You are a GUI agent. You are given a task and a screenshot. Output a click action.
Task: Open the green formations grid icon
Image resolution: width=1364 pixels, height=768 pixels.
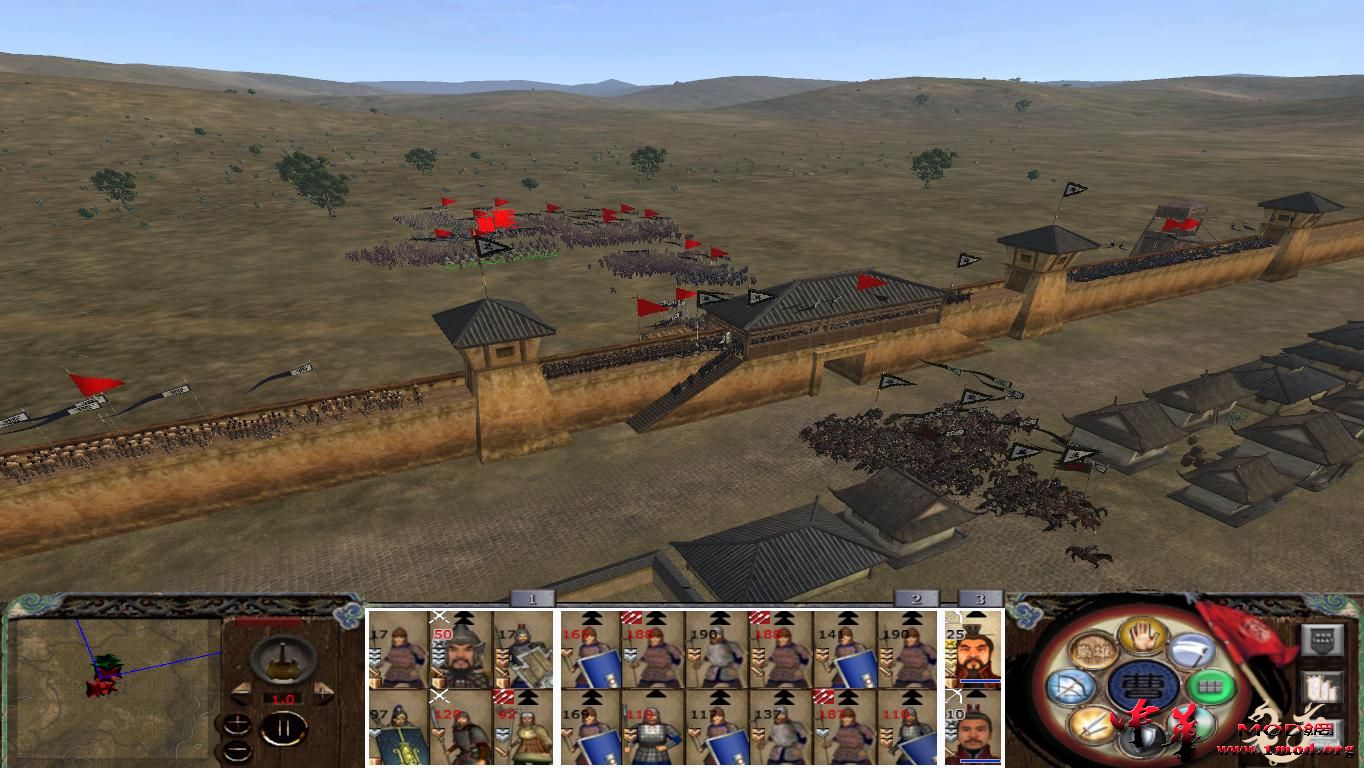coord(1211,687)
